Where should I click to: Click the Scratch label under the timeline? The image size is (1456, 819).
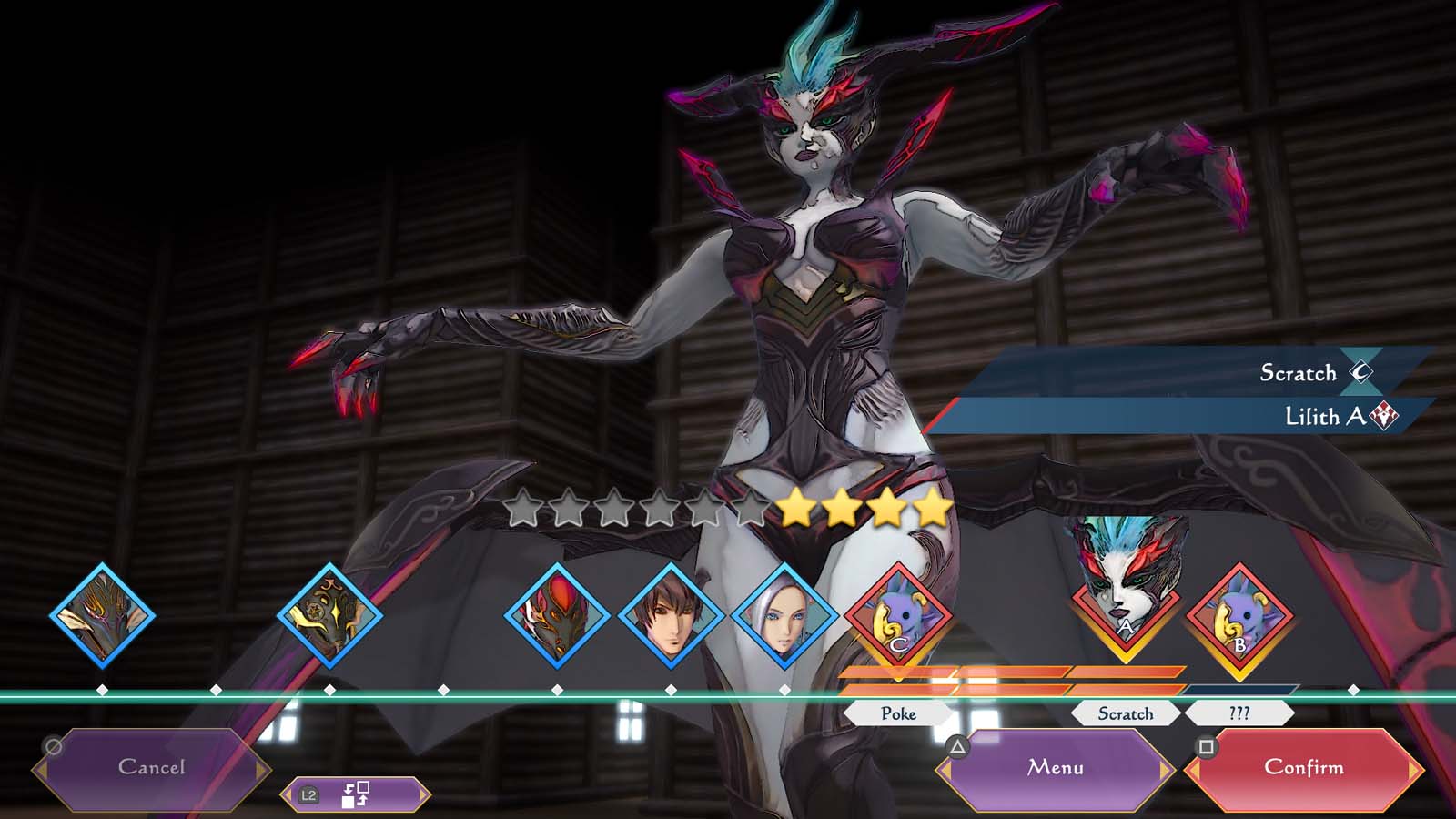click(x=1126, y=713)
